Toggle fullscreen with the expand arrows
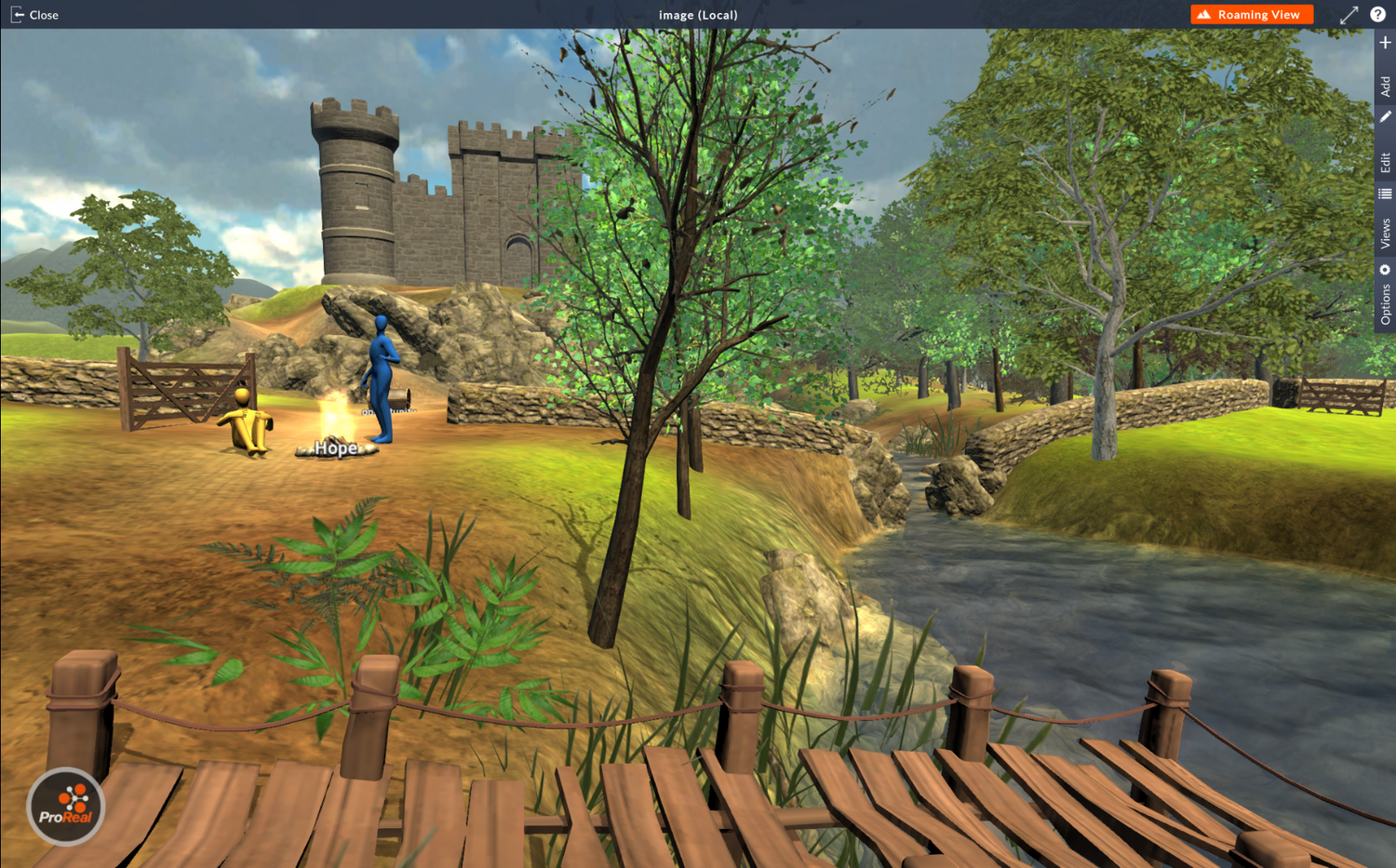The height and width of the screenshot is (868, 1396). click(x=1349, y=15)
